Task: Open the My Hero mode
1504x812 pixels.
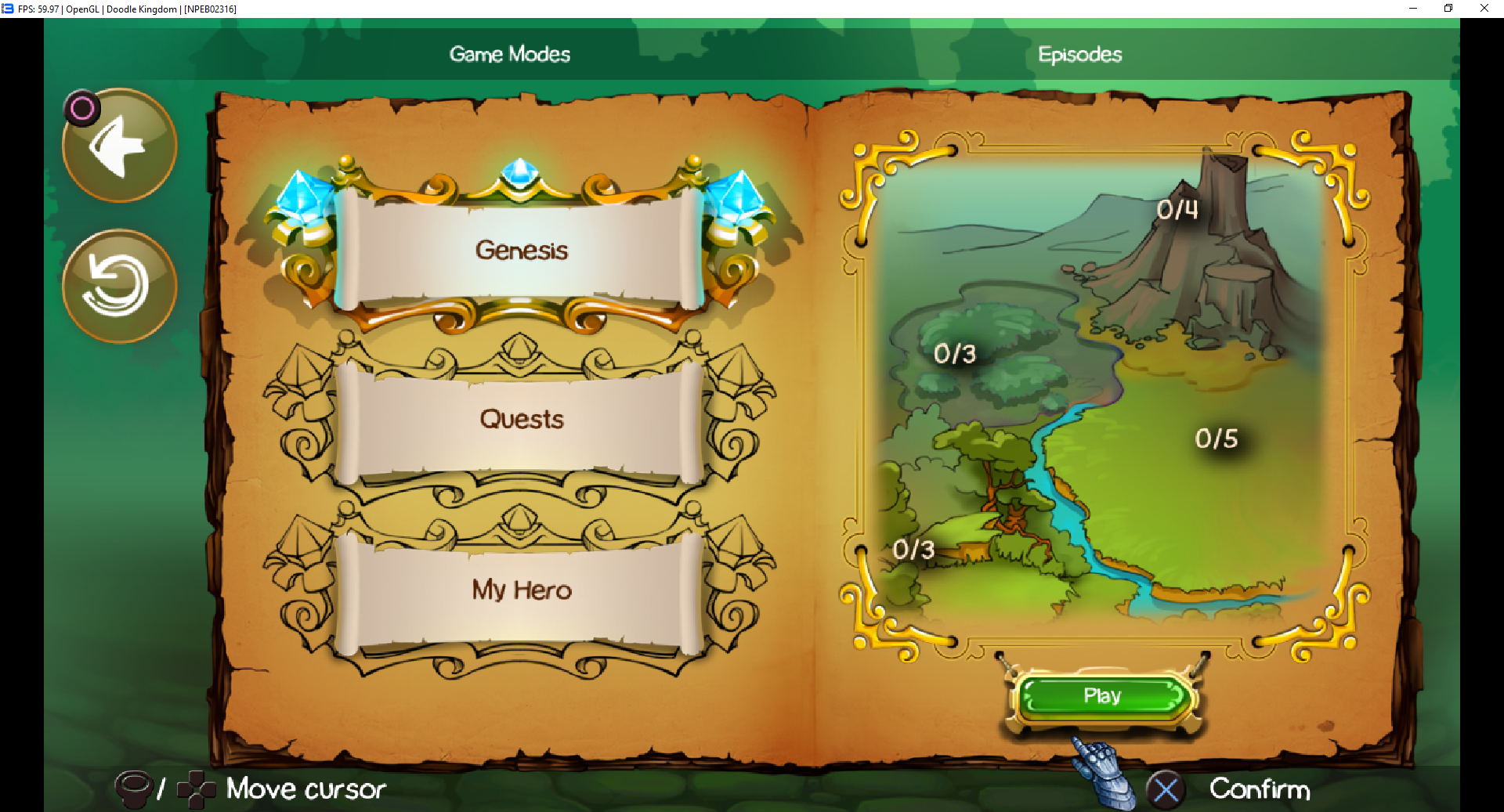Action: 521,590
